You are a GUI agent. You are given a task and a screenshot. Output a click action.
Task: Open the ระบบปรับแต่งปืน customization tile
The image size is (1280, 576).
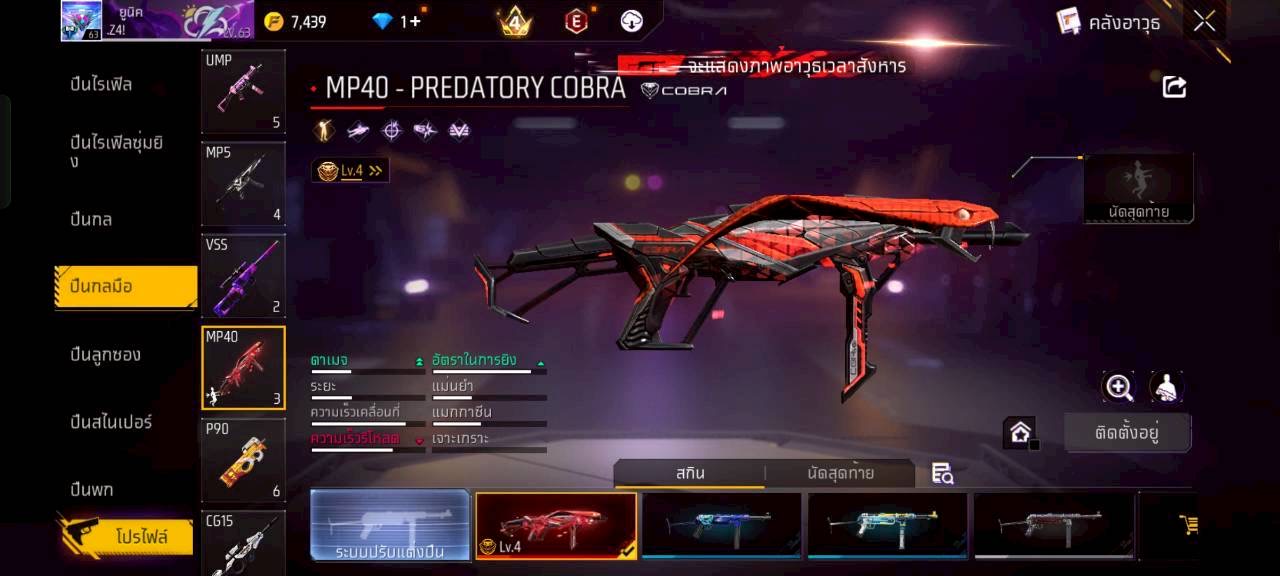[390, 524]
